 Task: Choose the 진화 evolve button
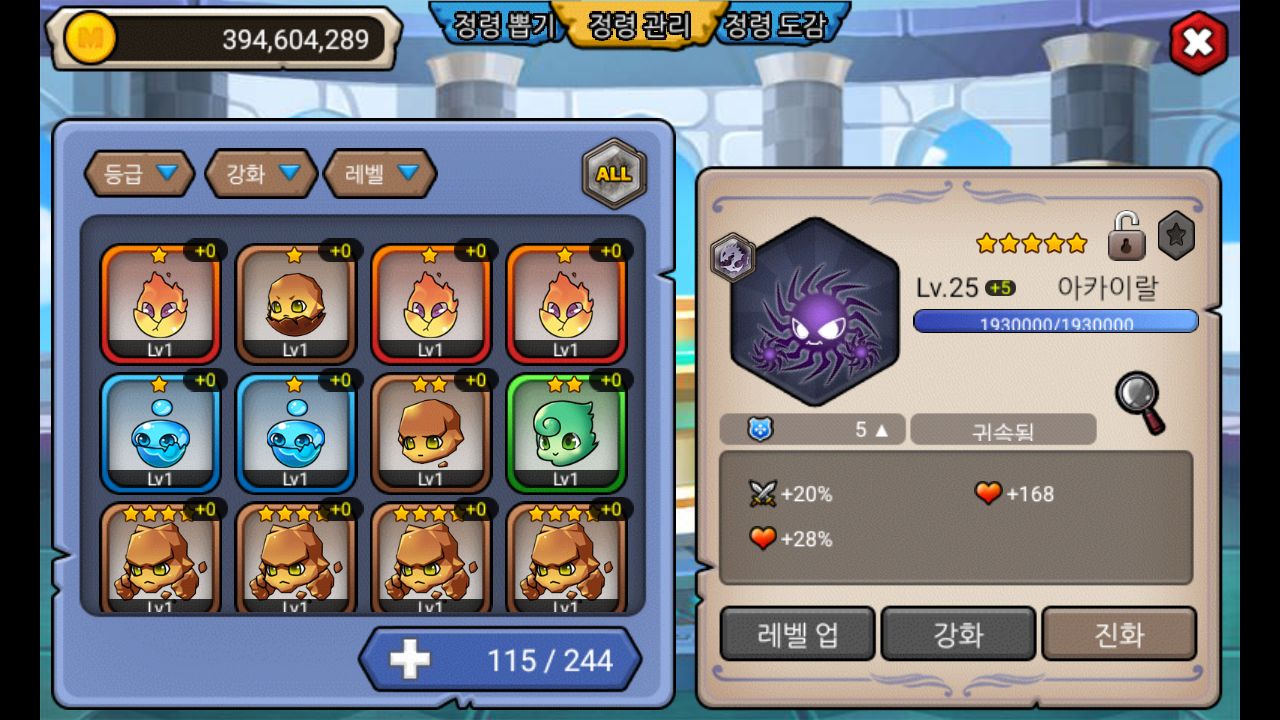pos(1119,634)
